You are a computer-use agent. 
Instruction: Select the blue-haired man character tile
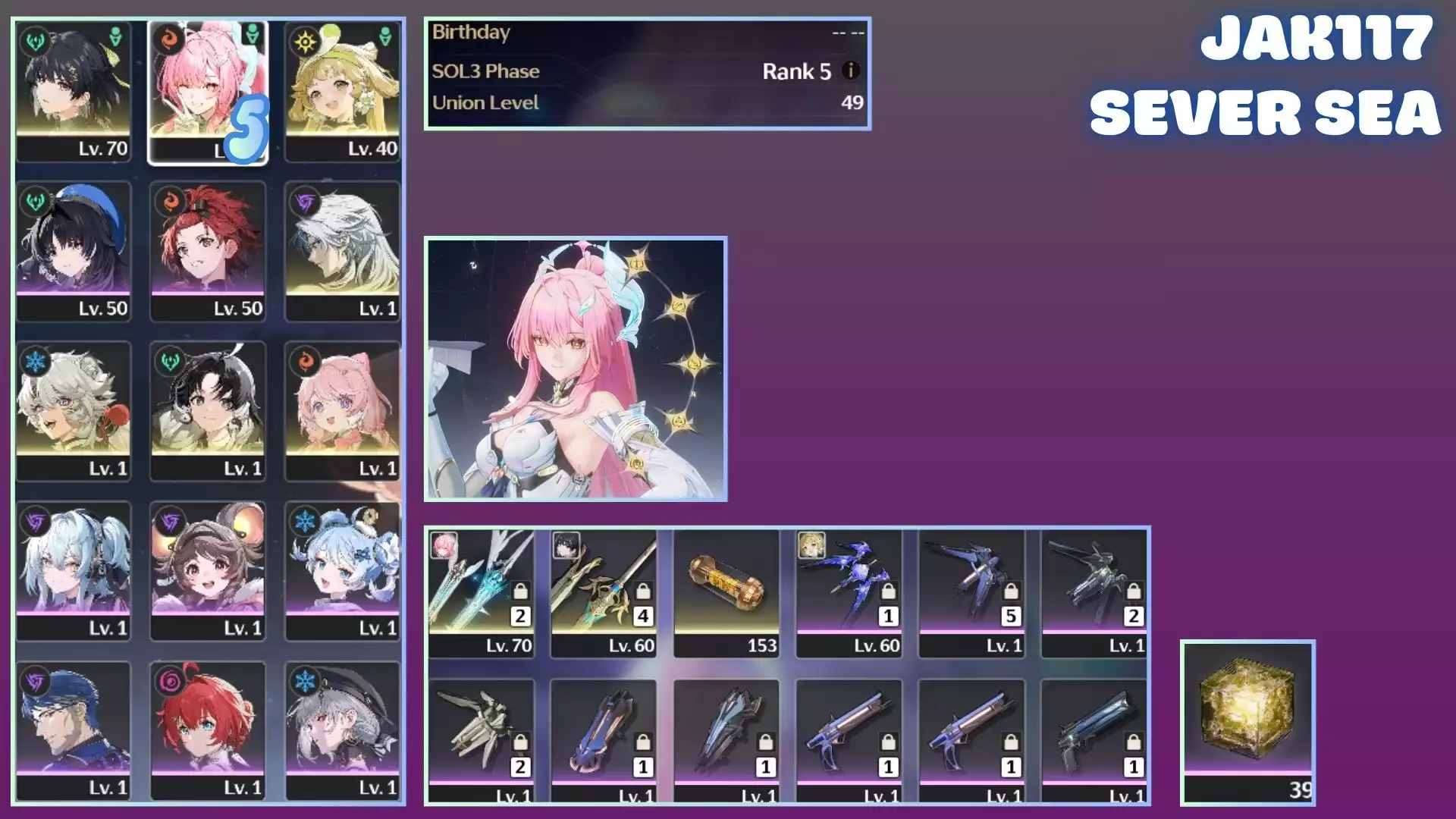point(74,731)
